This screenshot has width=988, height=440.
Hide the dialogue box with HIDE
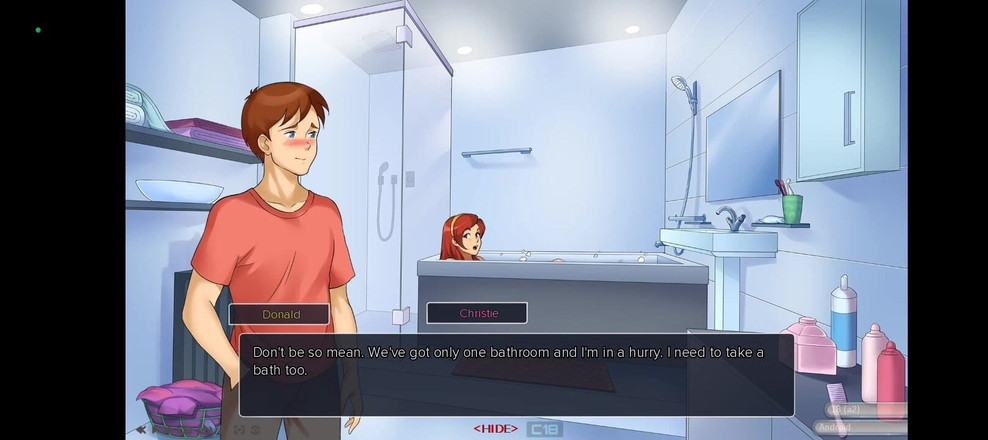click(495, 429)
